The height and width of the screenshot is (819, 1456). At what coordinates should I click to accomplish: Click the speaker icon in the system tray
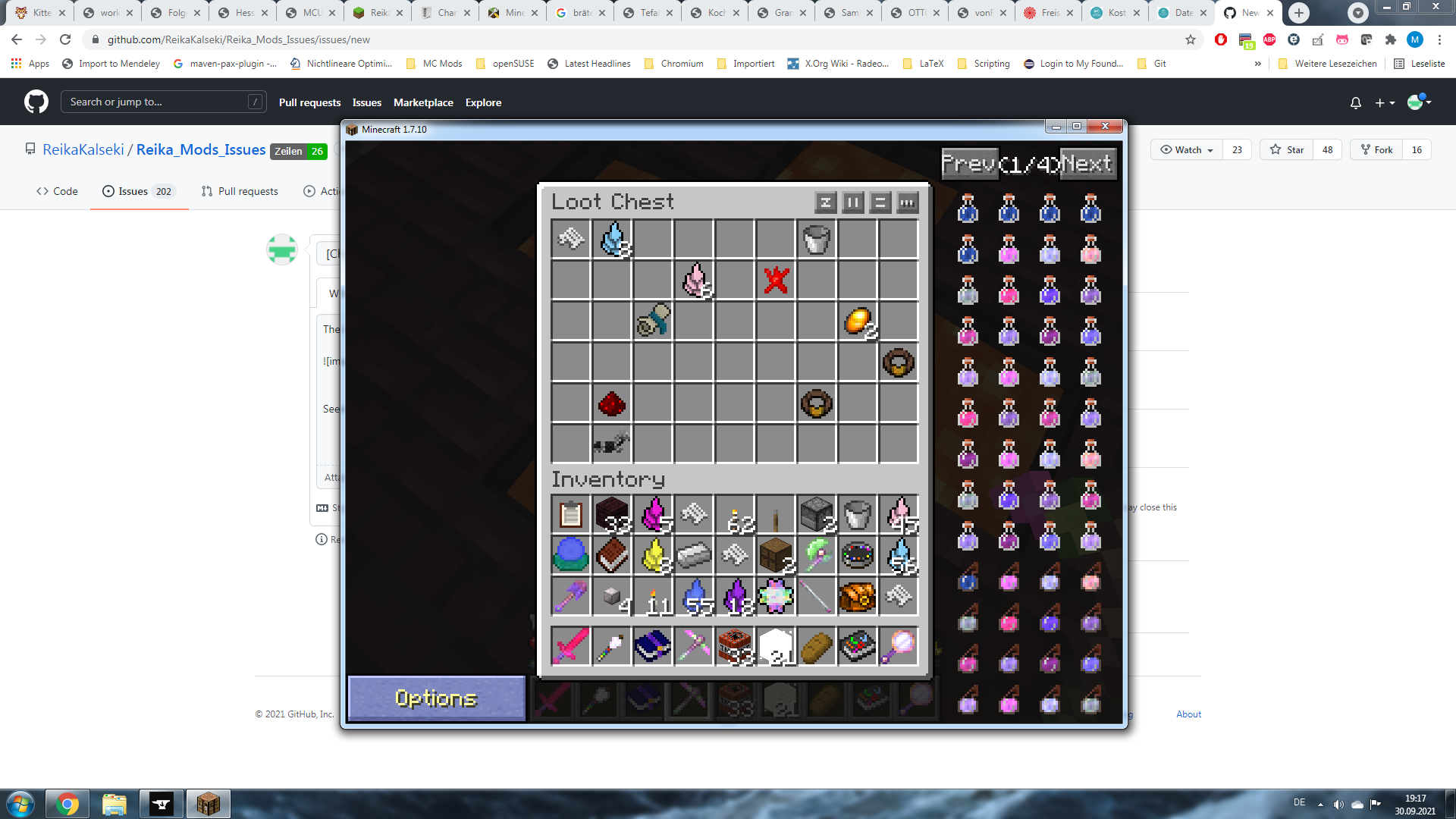1338,803
